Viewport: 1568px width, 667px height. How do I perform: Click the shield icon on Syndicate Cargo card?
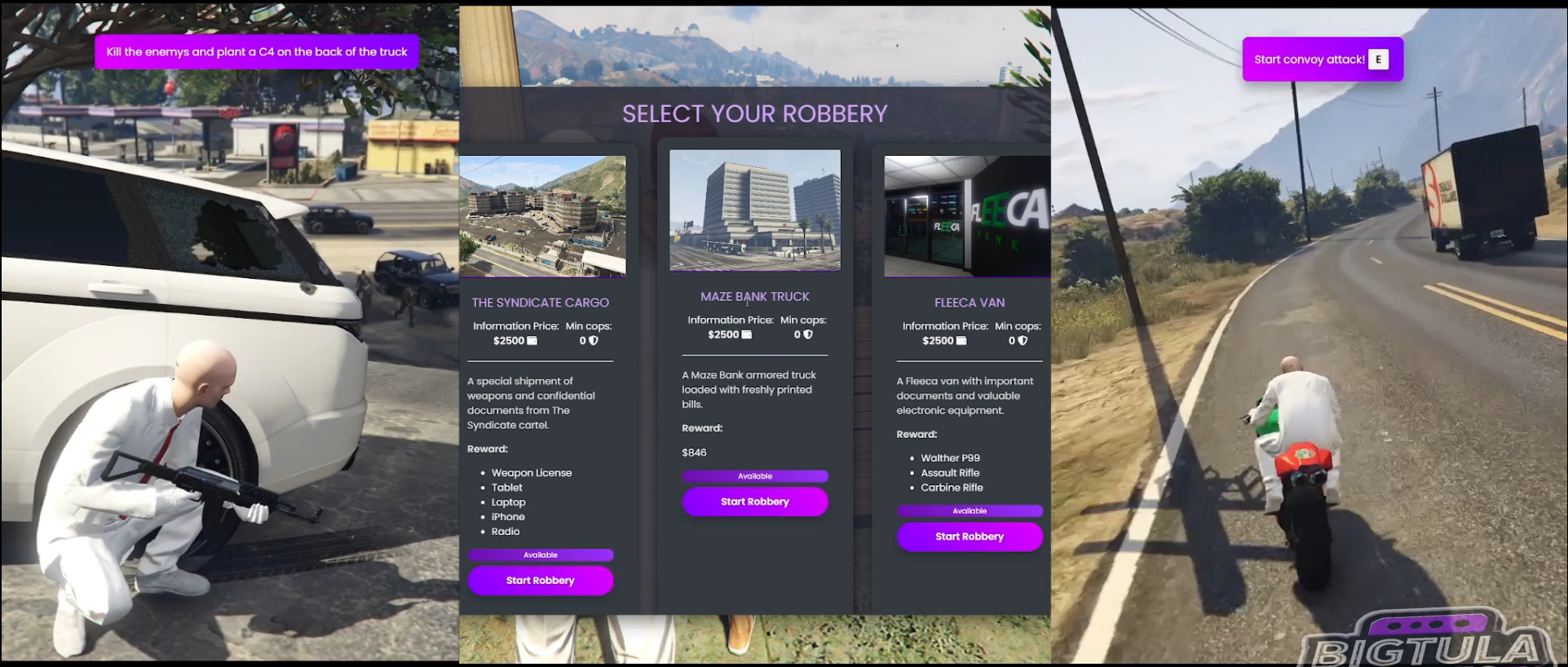pos(594,340)
